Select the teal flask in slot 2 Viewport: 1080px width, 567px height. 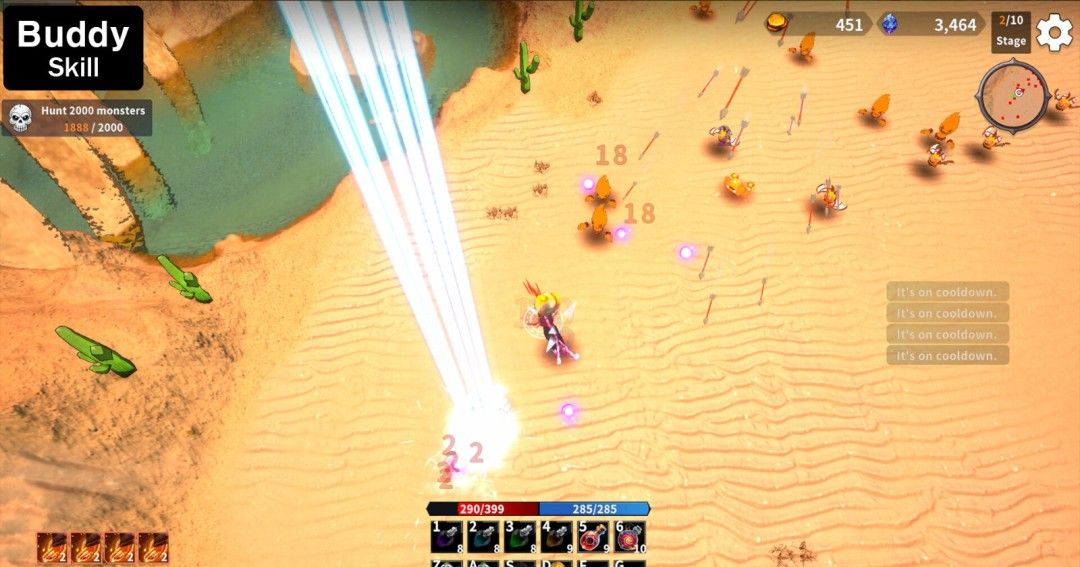click(x=483, y=536)
